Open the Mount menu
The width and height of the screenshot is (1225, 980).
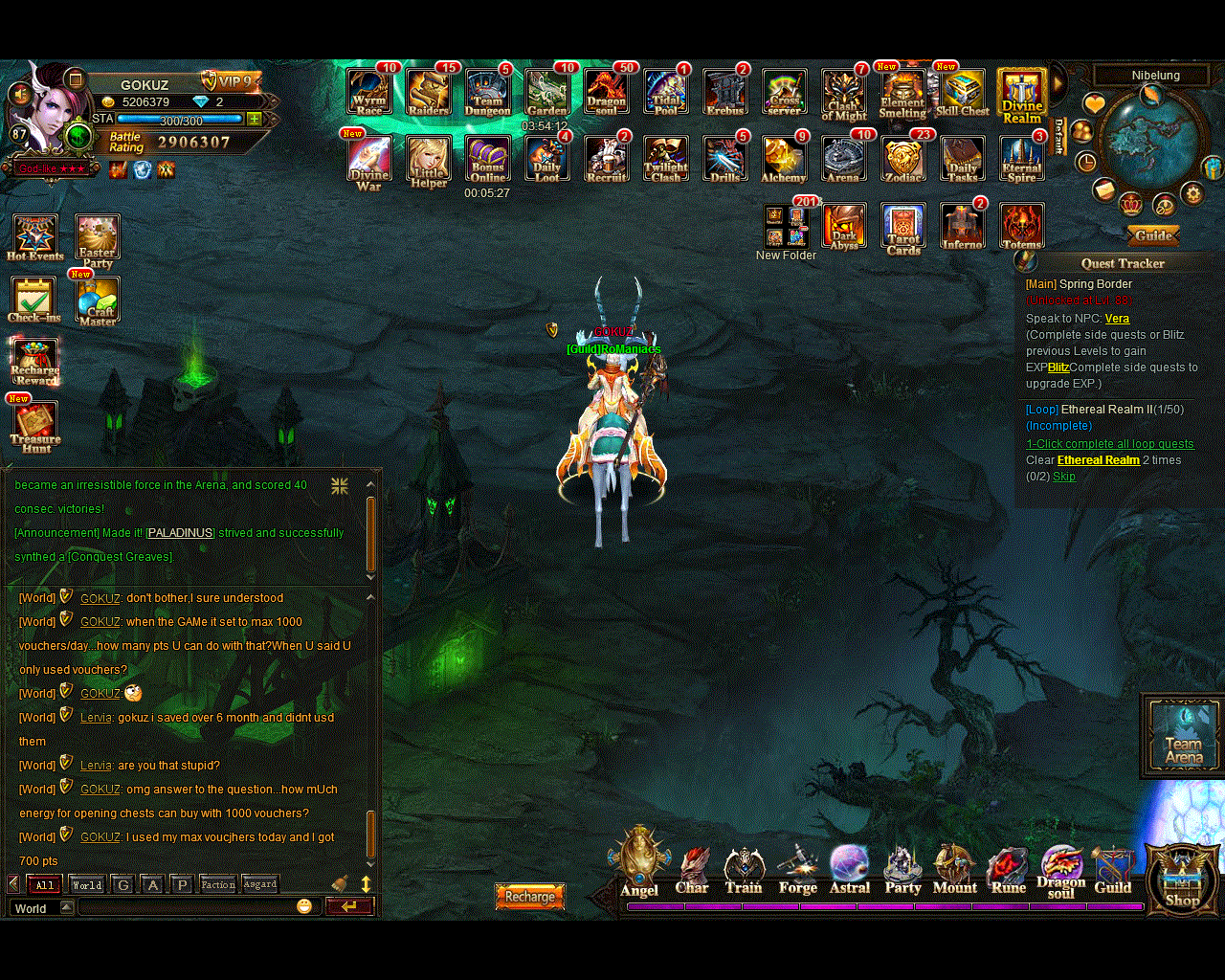(x=954, y=869)
